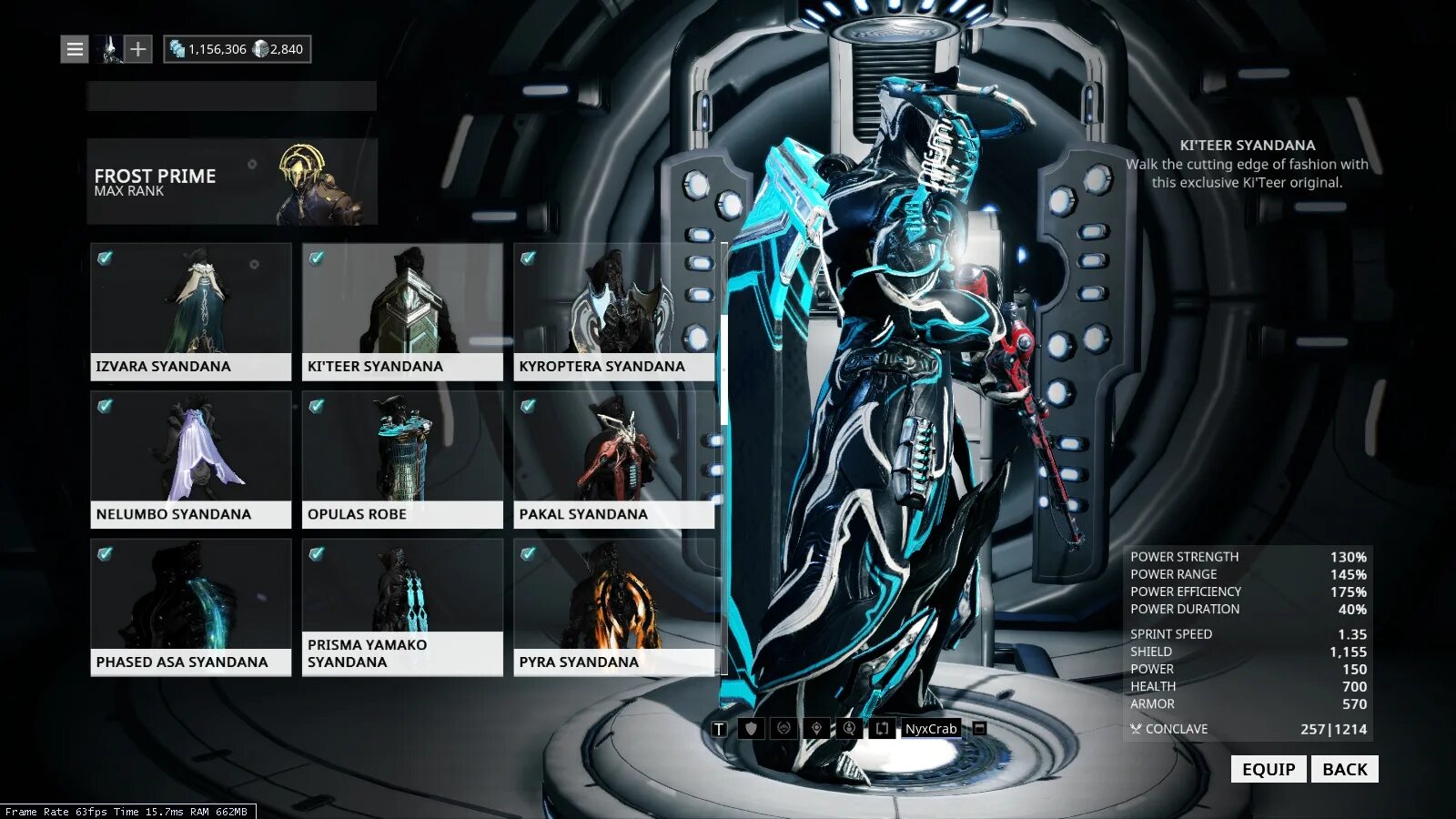Pick the Nelumbo Syandana tile
The height and width of the screenshot is (819, 1456).
[x=191, y=460]
